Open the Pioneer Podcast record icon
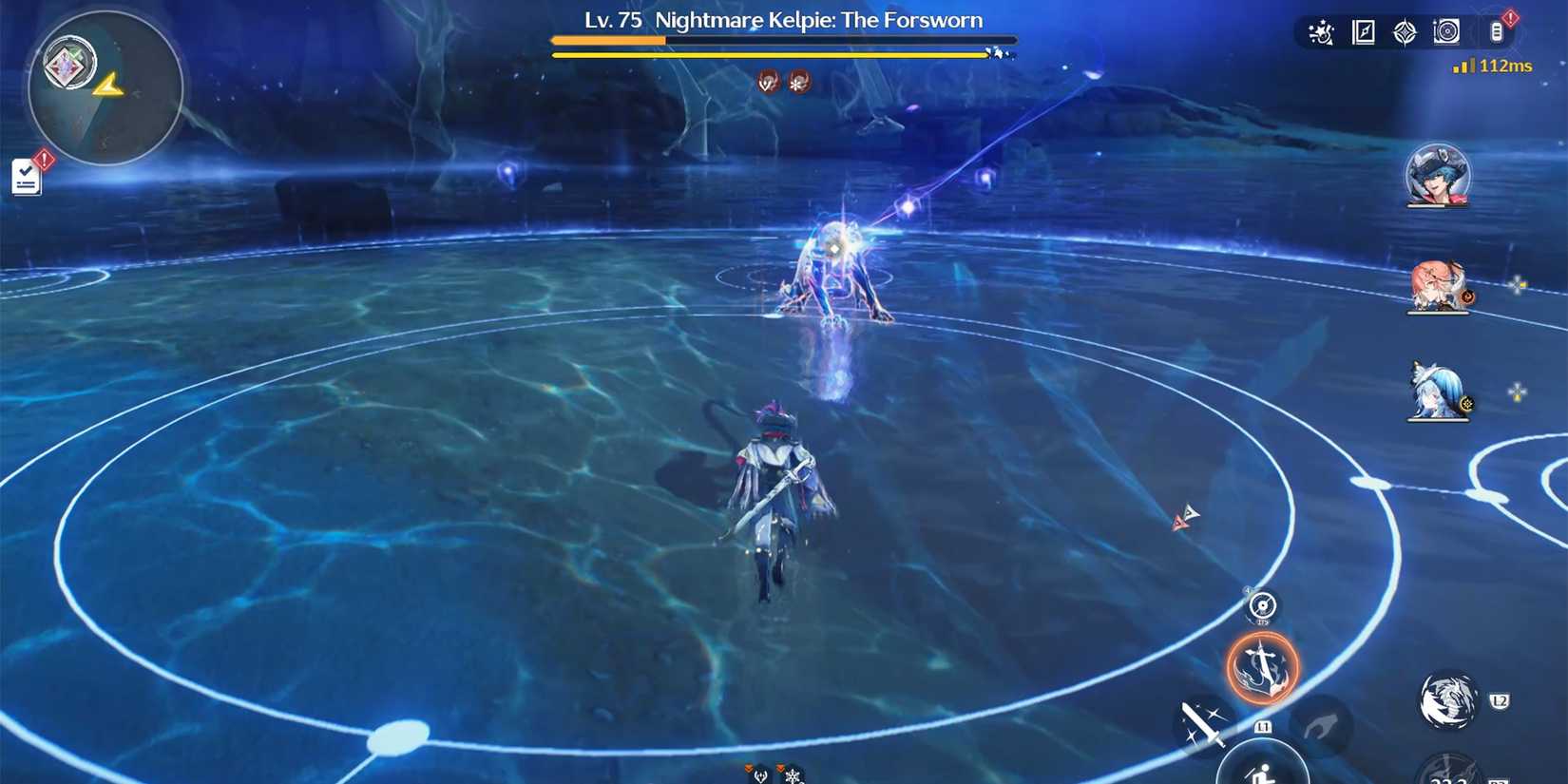The image size is (1568, 784). point(1446,31)
